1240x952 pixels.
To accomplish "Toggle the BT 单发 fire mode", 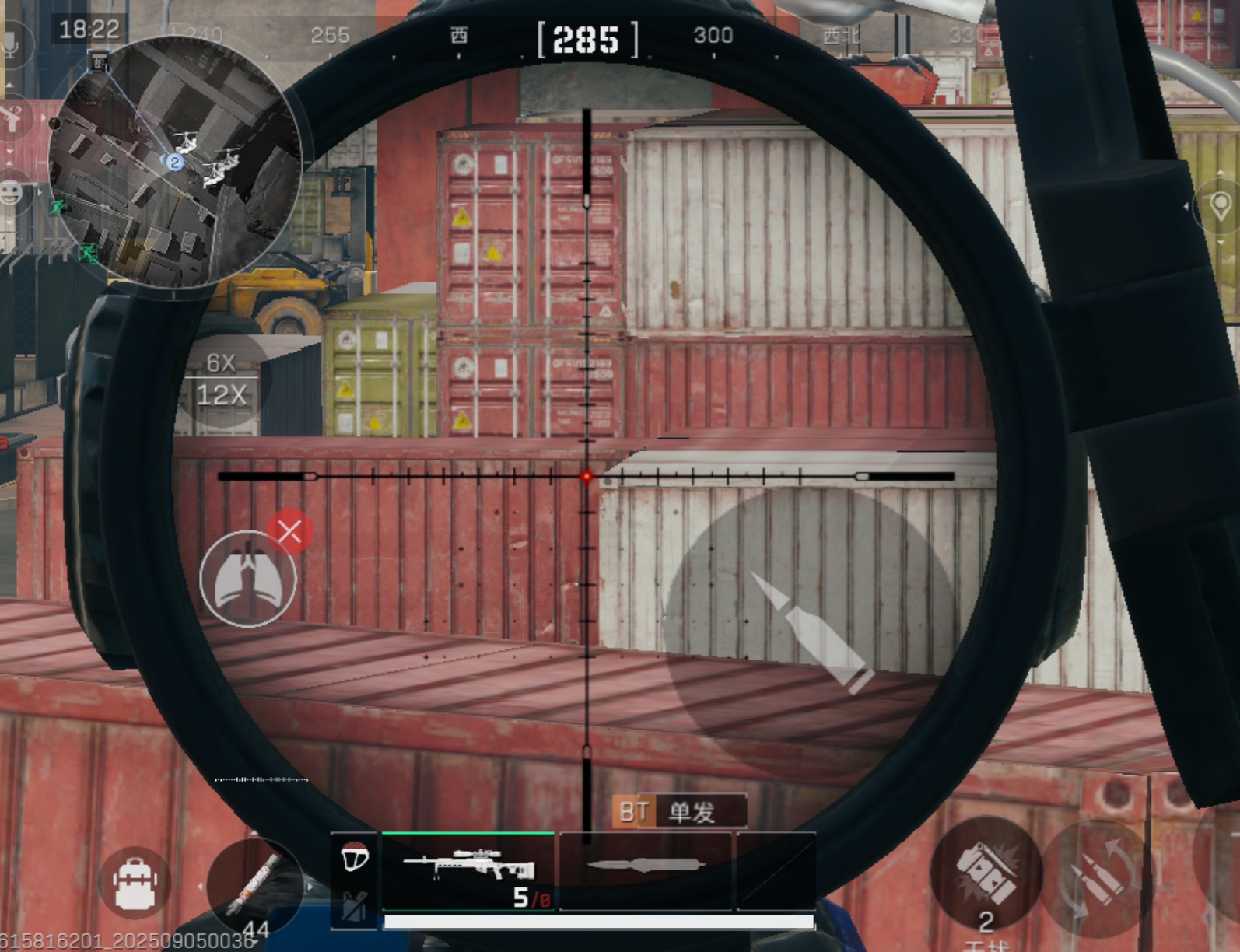I will pyautogui.click(x=678, y=812).
